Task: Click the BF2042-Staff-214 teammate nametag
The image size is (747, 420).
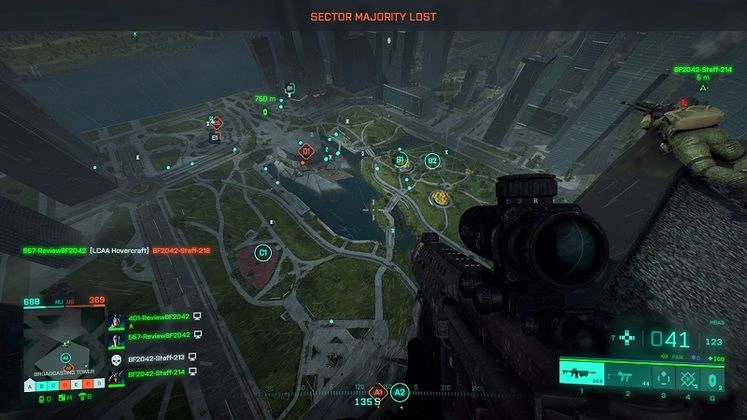Action: pos(704,70)
